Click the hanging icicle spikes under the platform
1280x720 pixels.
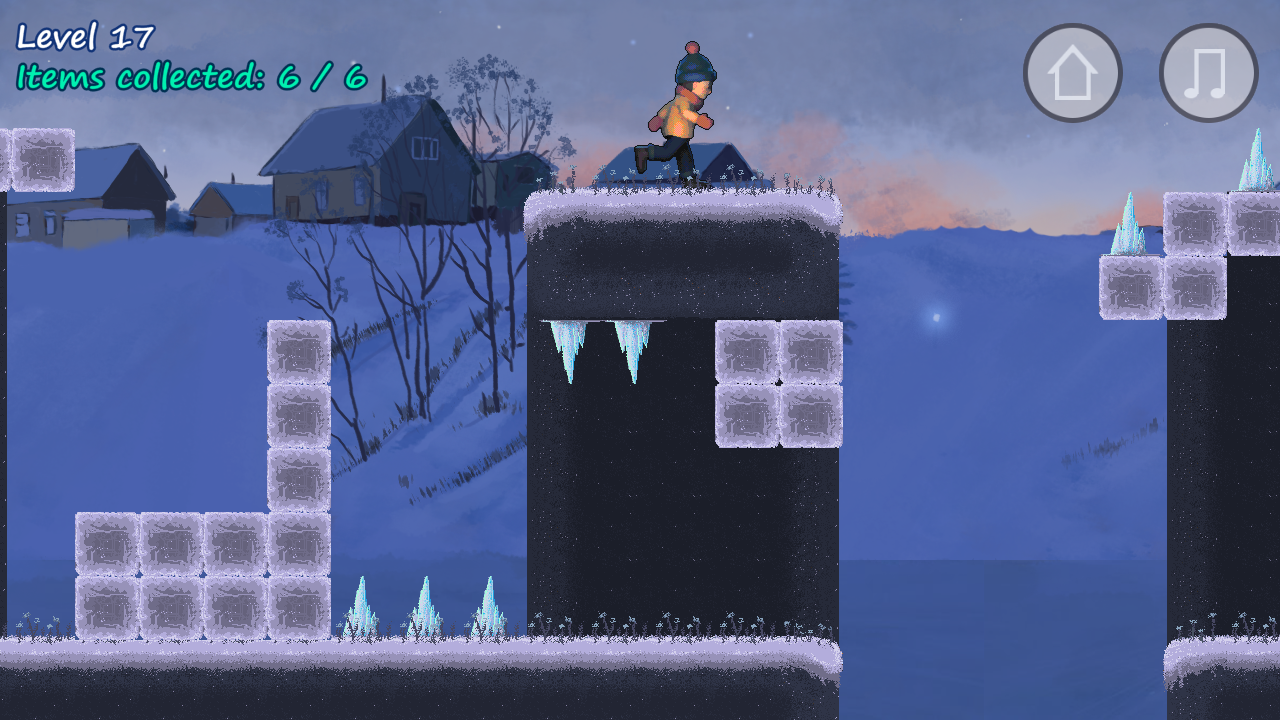(x=600, y=352)
